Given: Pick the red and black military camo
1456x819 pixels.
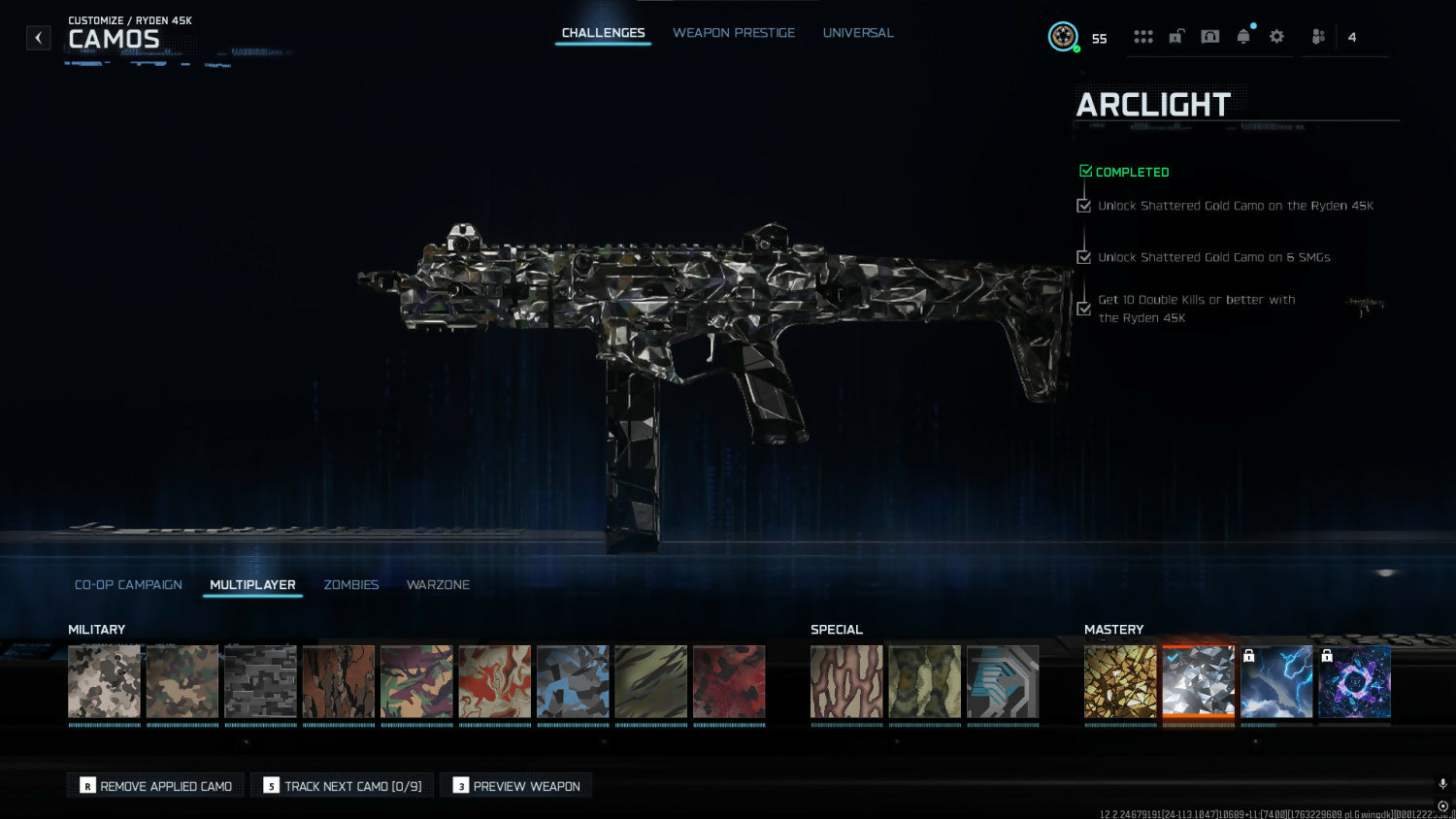Looking at the screenshot, I should pyautogui.click(x=729, y=682).
